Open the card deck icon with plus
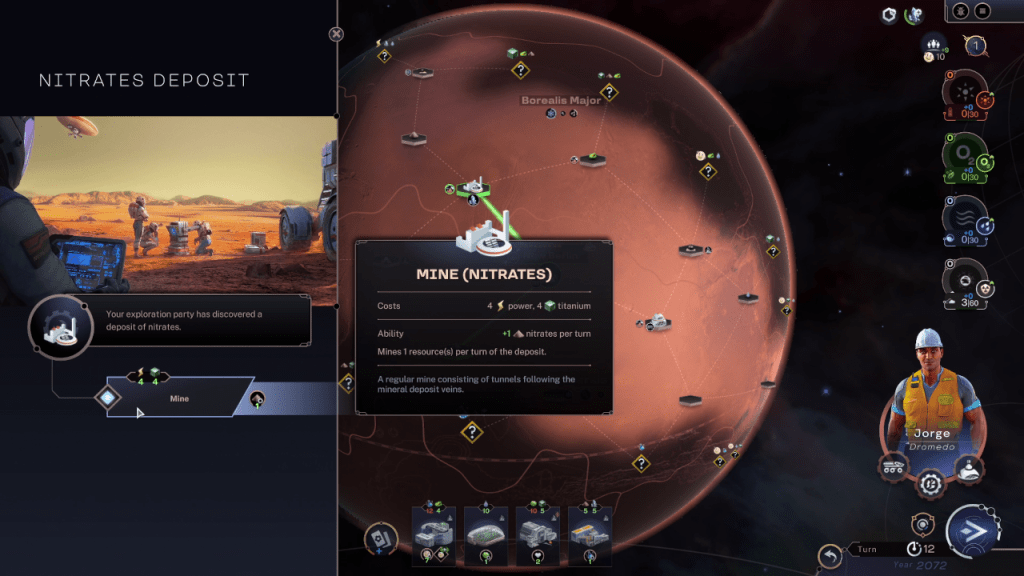This screenshot has height=576, width=1024. click(x=380, y=539)
